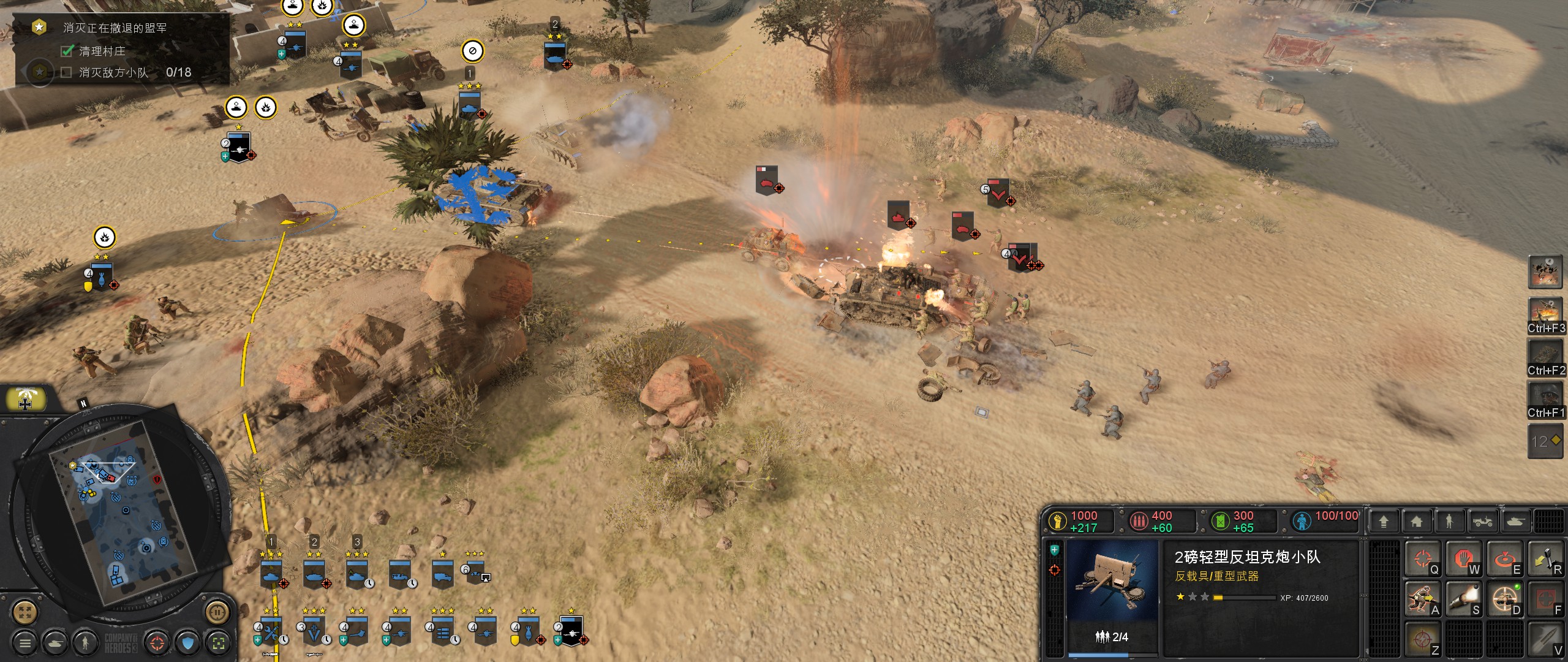The height and width of the screenshot is (662, 1568).
Task: Open the hamburger game menu button
Action: [x=25, y=642]
